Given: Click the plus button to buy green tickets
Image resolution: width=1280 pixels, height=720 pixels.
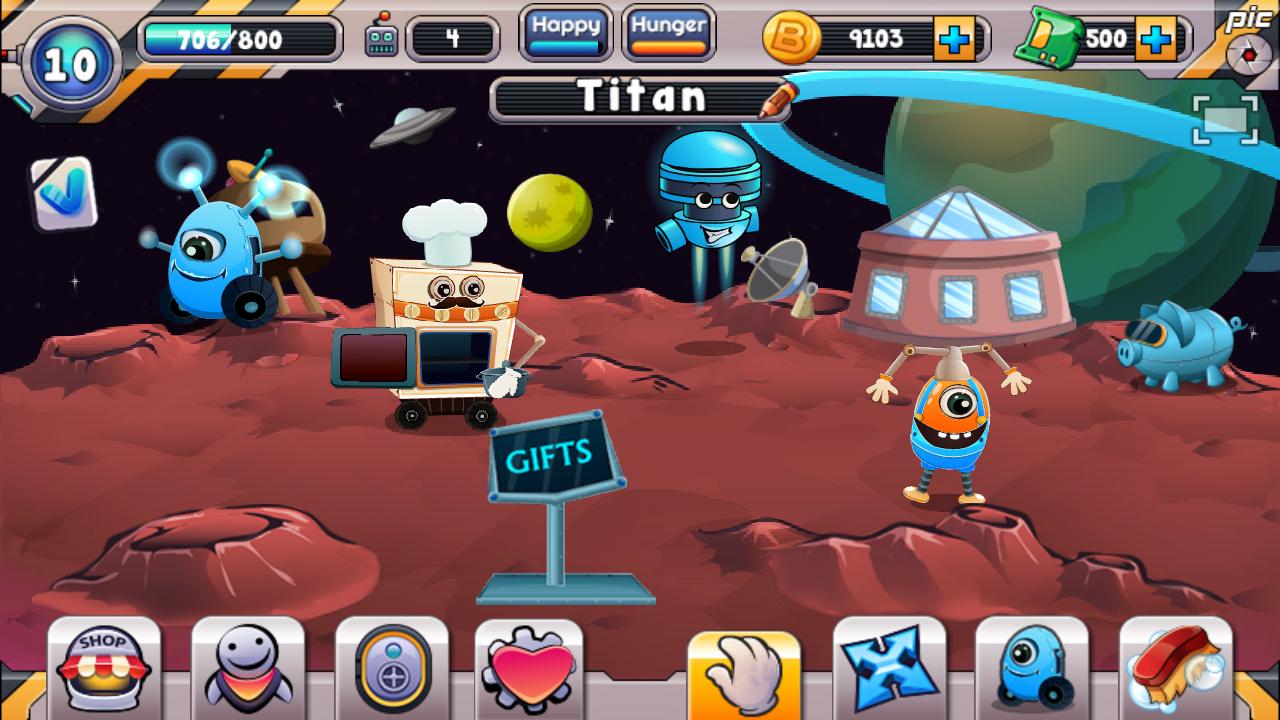Looking at the screenshot, I should 1155,40.
